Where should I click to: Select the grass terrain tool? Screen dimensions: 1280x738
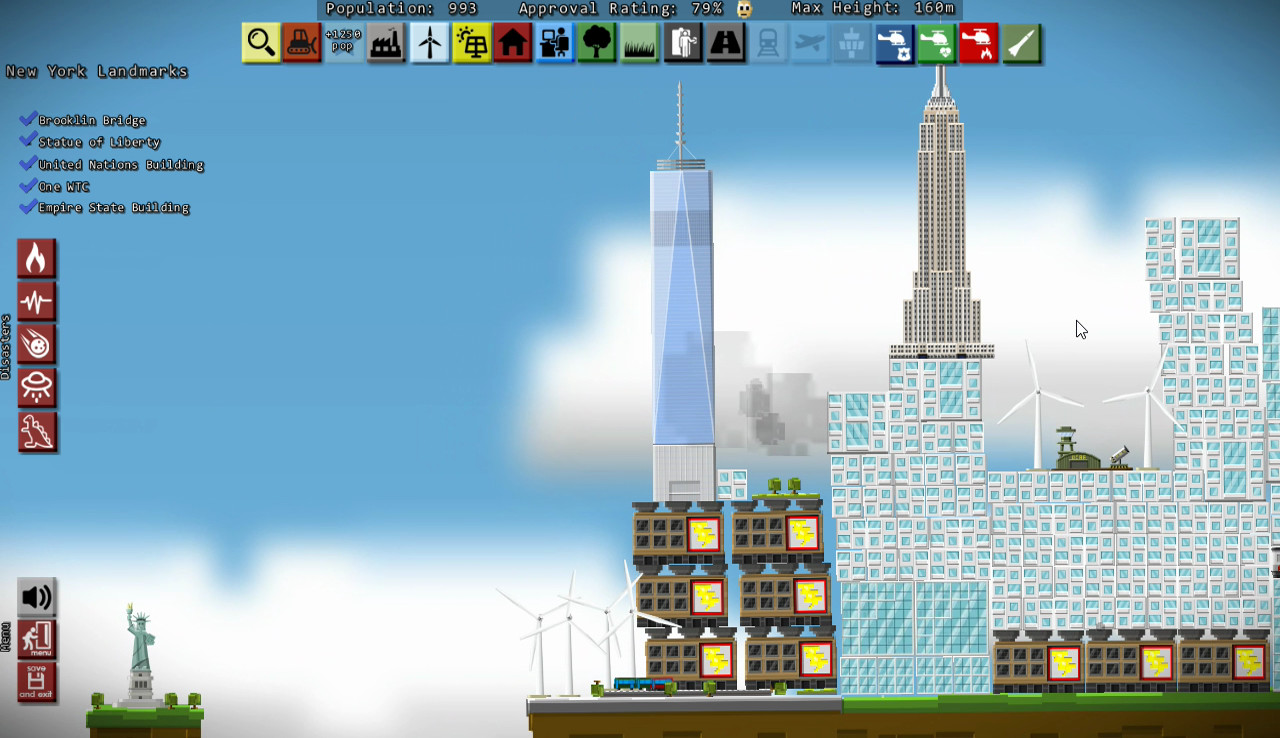[x=638, y=43]
